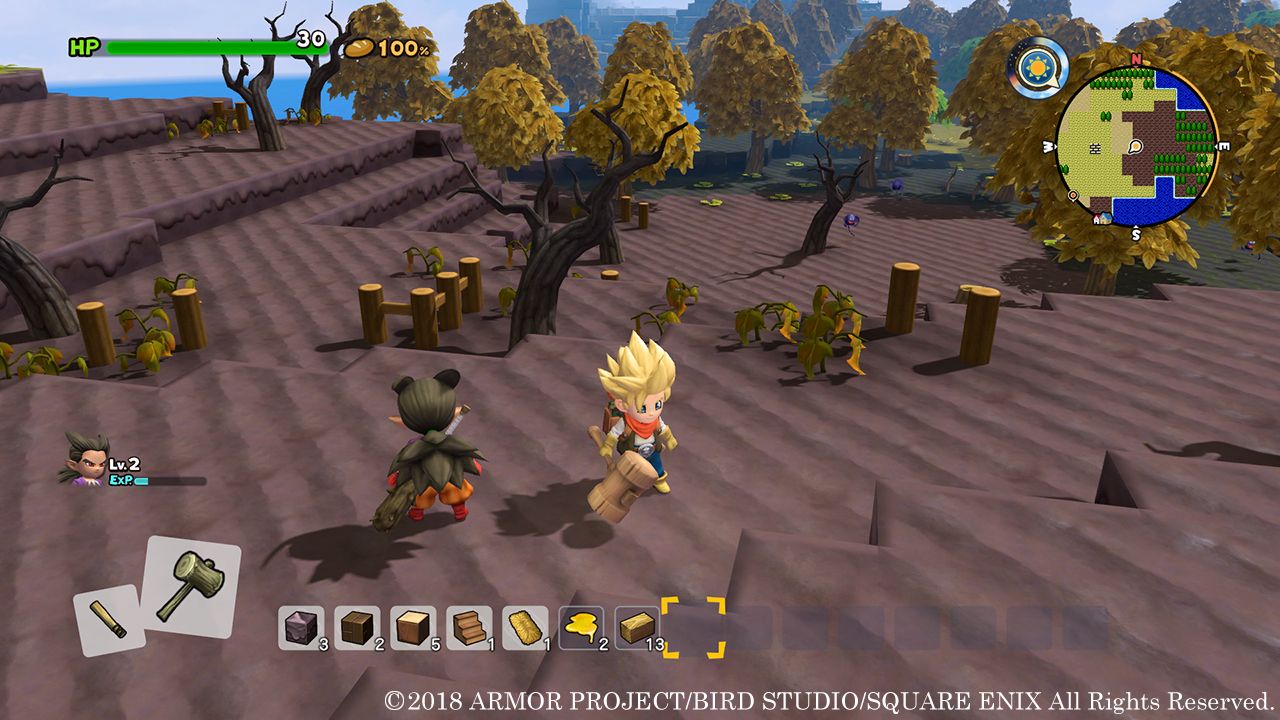1280x720 pixels.
Task: Click the N compass marker on the minimap
Action: (x=1134, y=61)
